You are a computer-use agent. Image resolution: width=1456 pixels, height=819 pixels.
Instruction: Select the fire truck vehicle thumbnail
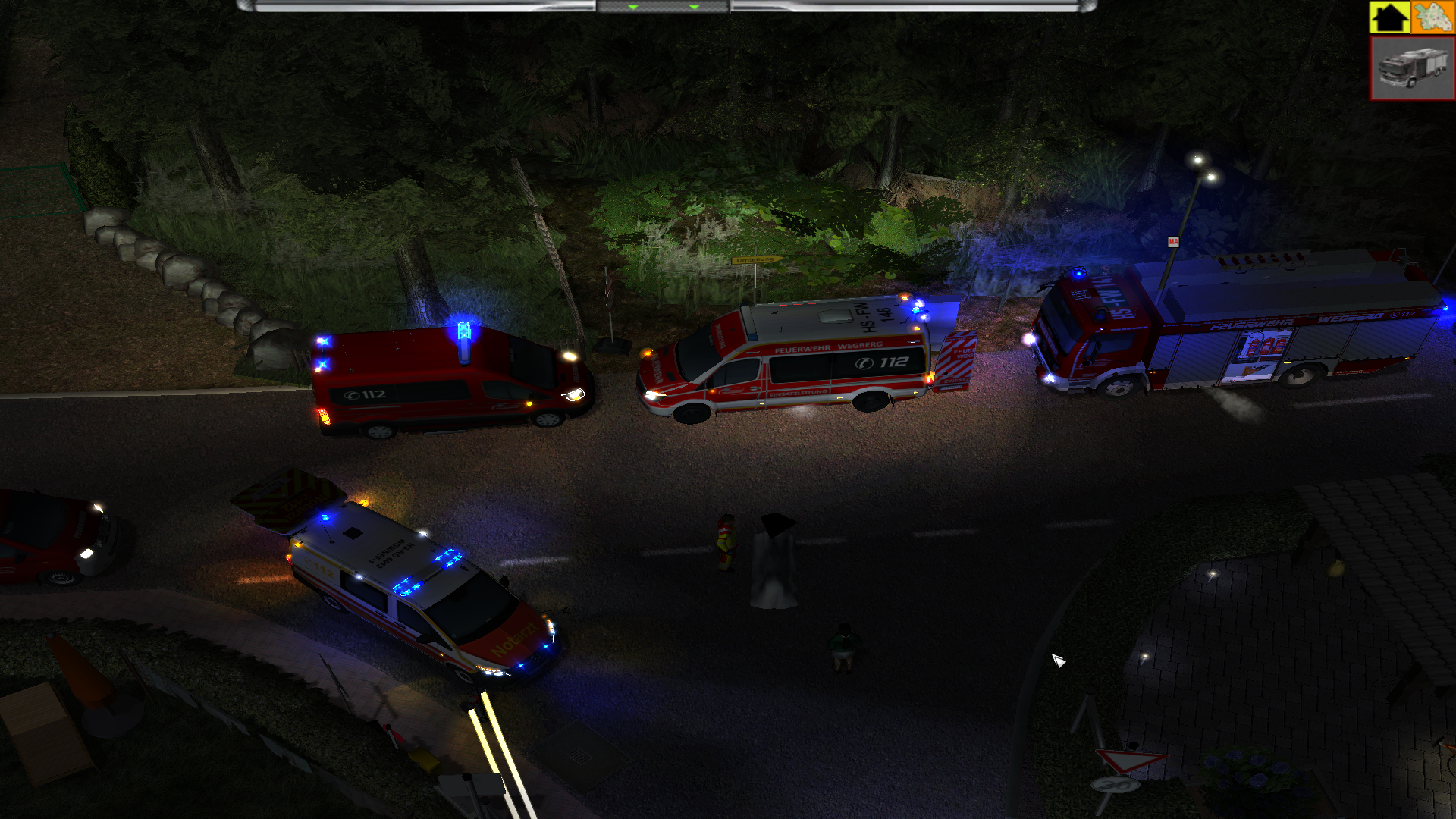[1412, 68]
